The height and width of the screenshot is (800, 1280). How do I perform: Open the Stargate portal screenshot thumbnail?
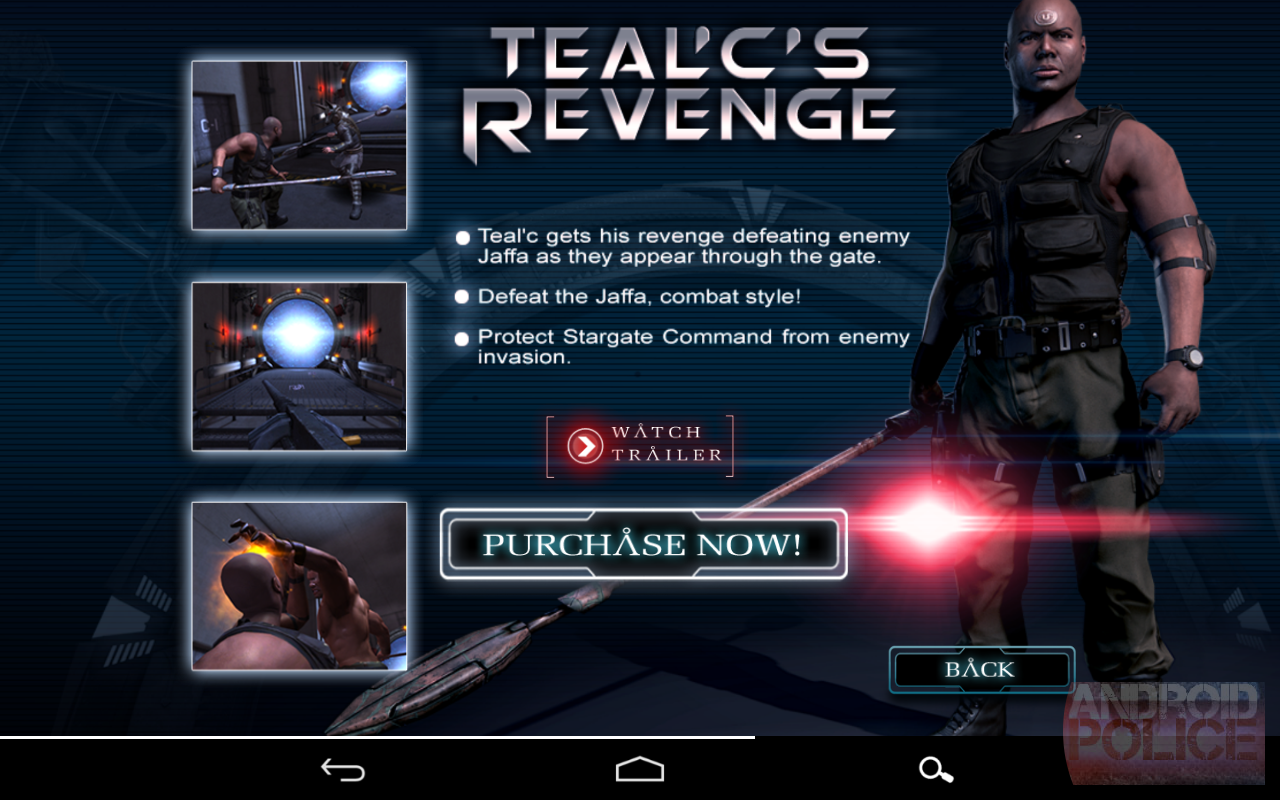[x=299, y=365]
